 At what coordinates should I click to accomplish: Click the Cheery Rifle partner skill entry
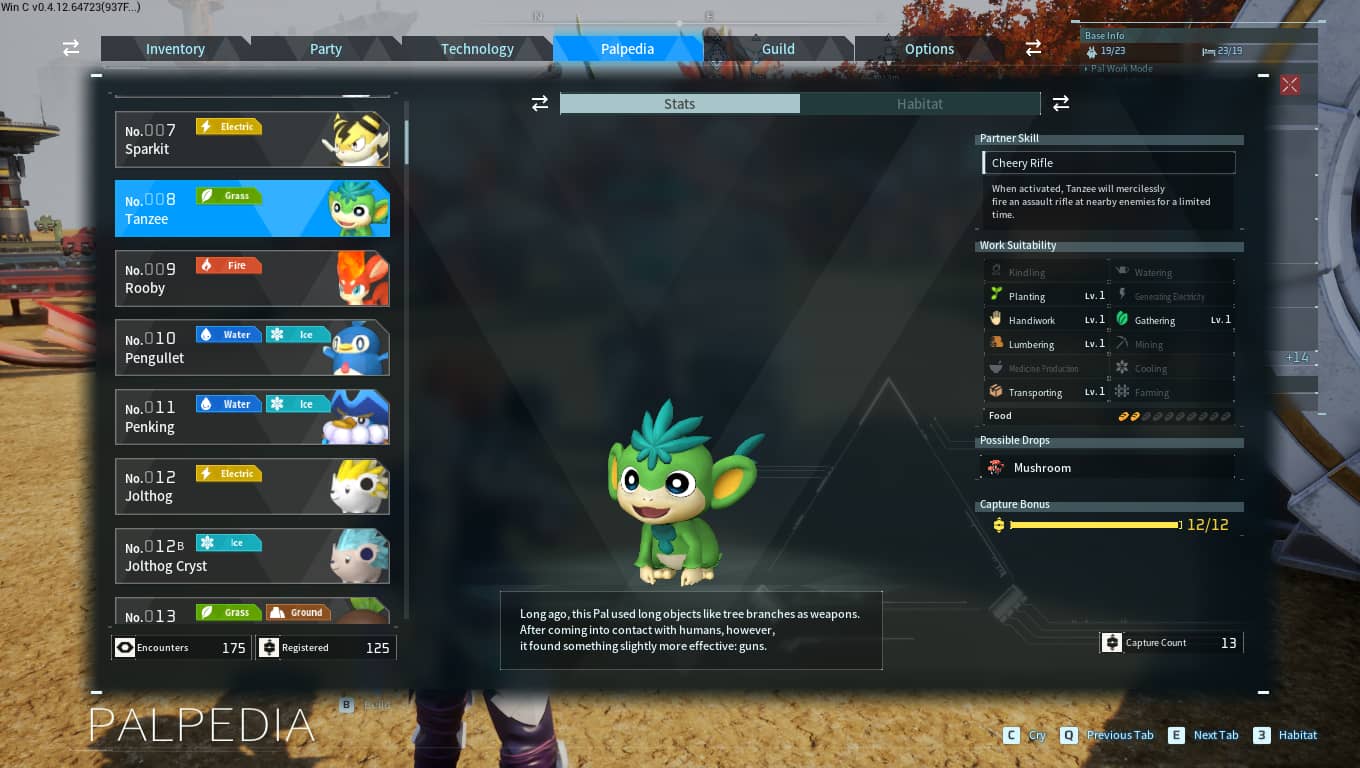click(x=1108, y=162)
